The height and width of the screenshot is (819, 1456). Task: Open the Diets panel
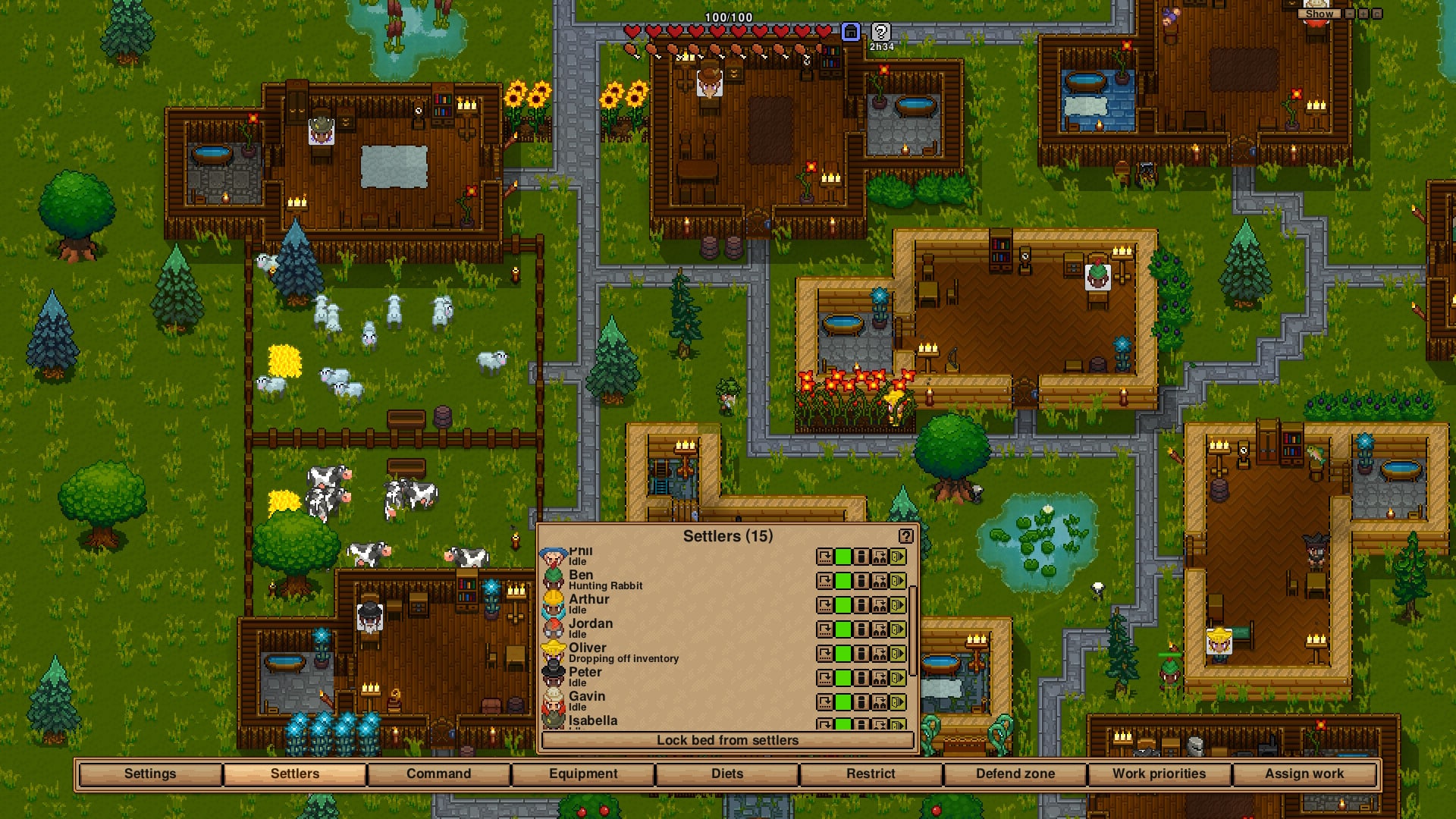point(727,773)
